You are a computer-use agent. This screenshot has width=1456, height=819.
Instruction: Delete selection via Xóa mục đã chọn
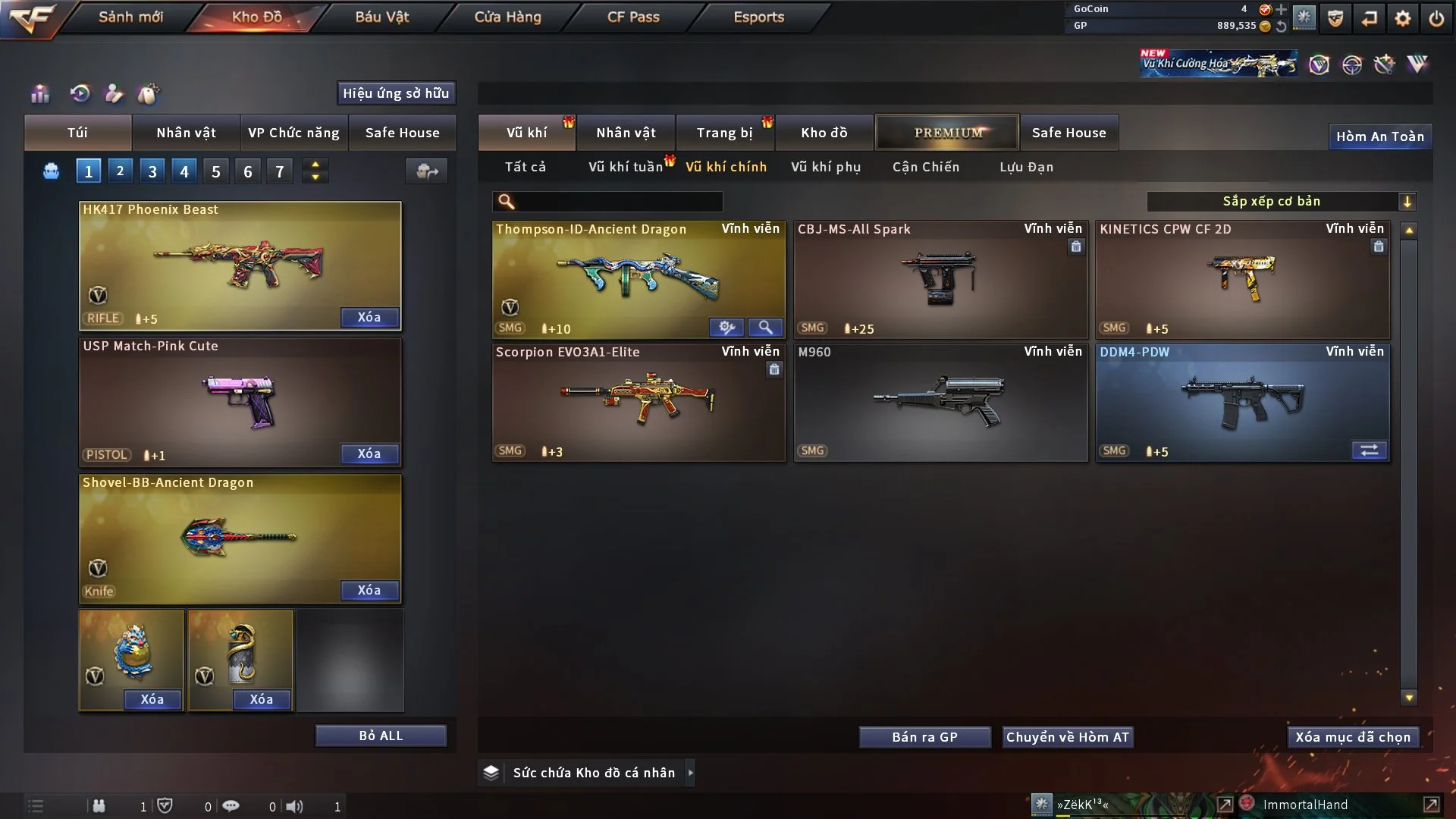pos(1353,737)
